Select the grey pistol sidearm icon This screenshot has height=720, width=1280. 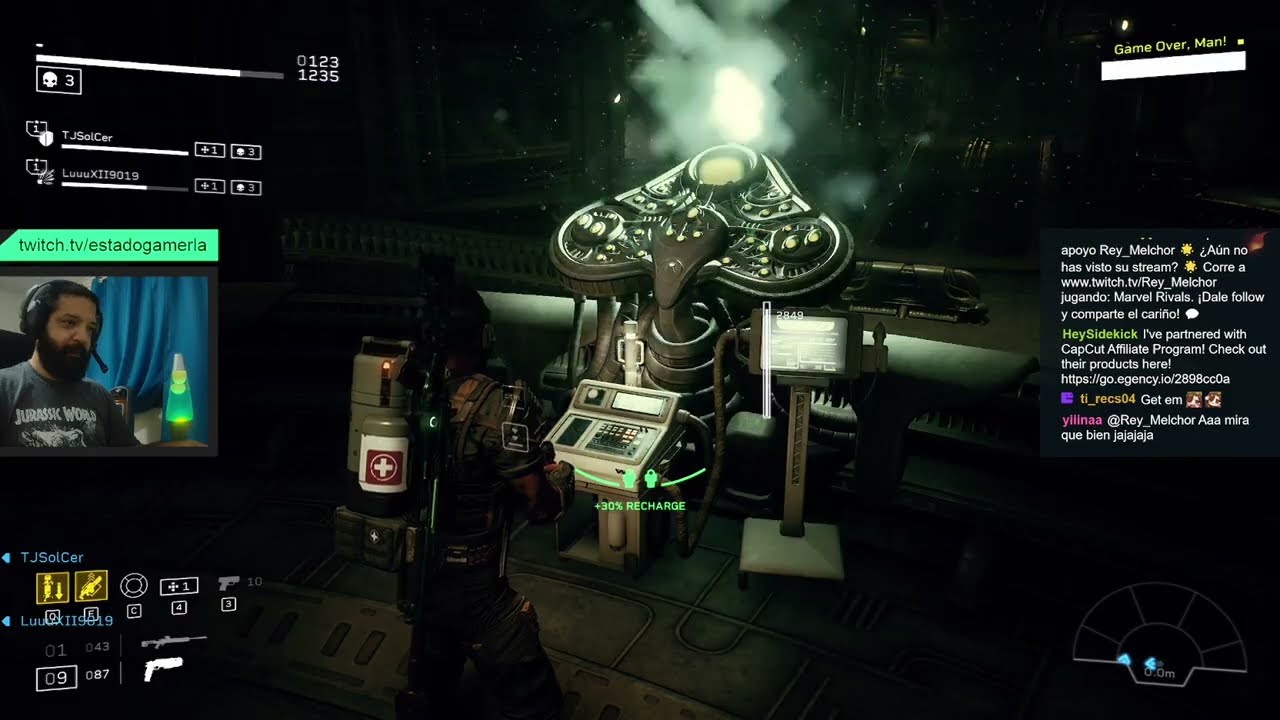coord(228,582)
